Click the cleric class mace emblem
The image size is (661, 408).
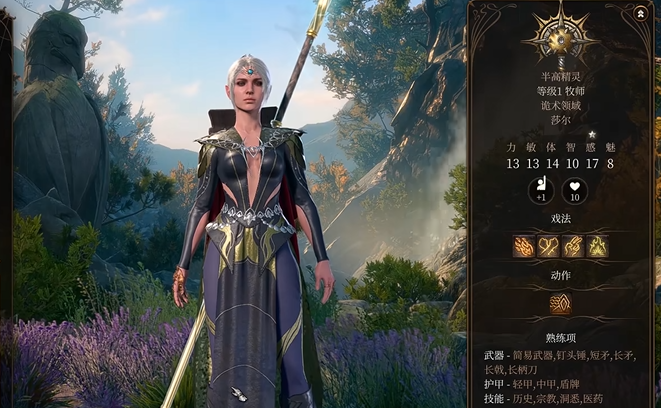(561, 36)
